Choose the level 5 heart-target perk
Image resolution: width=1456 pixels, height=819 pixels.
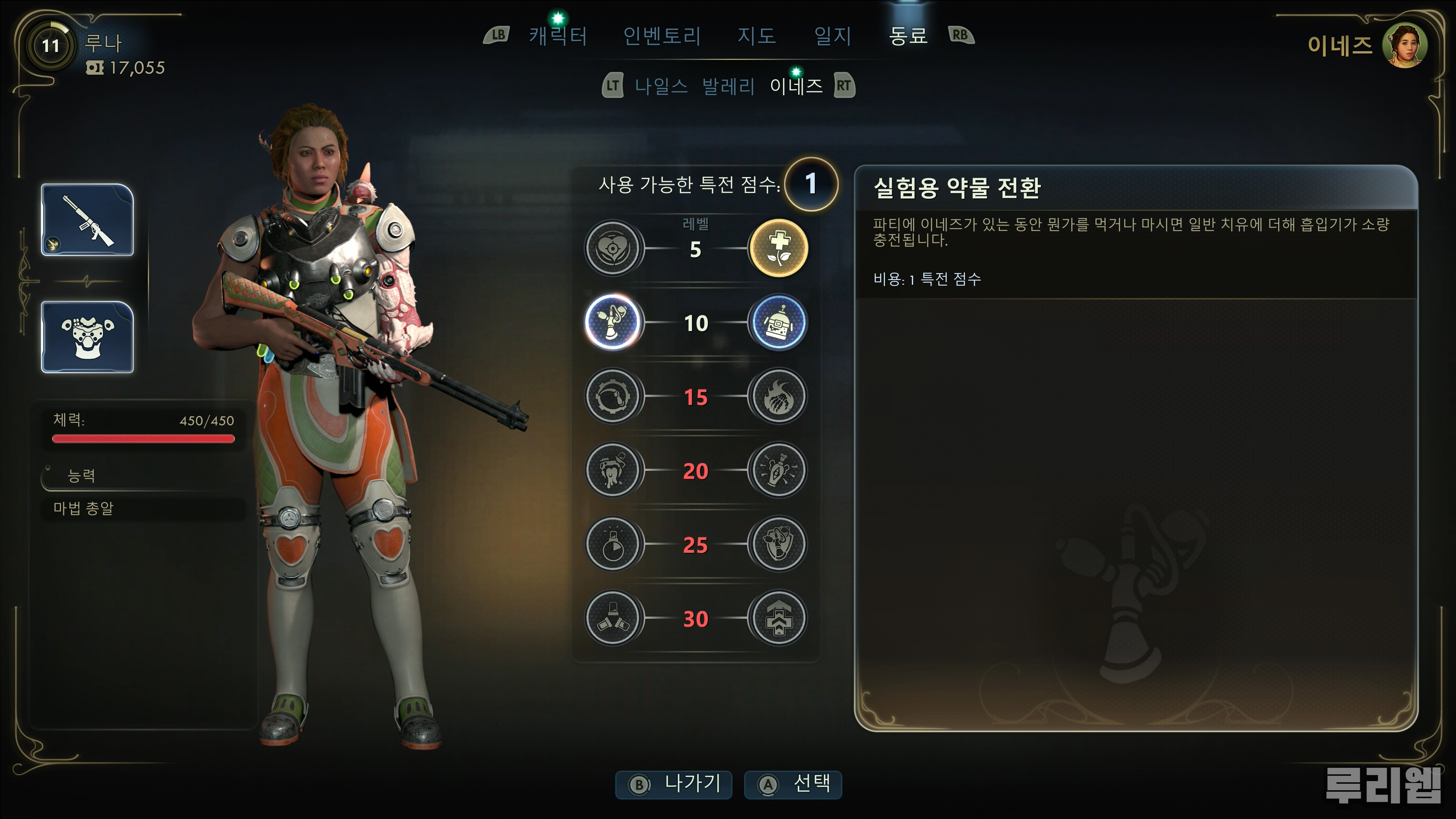click(x=613, y=248)
